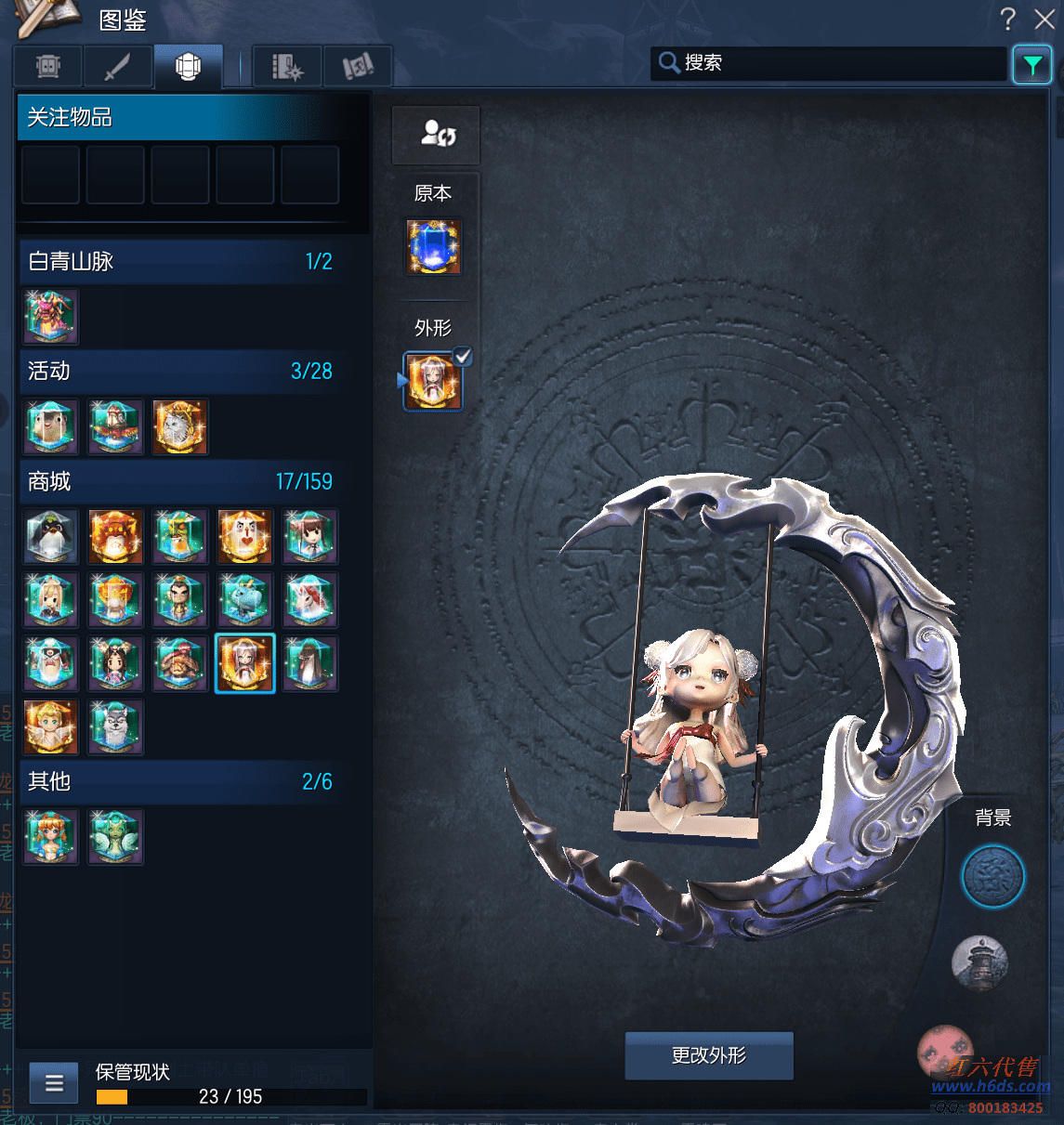This screenshot has width=1064, height=1125.
Task: Close the 图鉴 window
Action: click(x=1044, y=19)
